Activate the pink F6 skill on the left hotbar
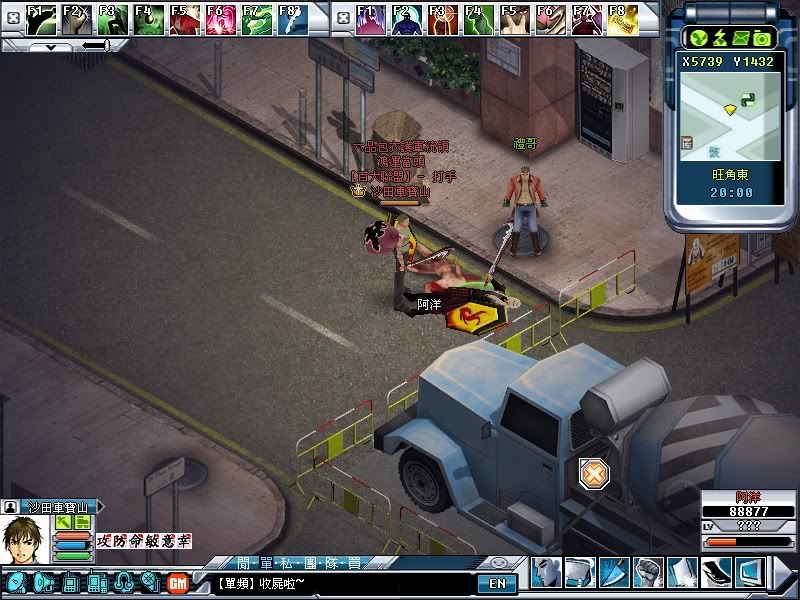The image size is (800, 600). tap(220, 19)
